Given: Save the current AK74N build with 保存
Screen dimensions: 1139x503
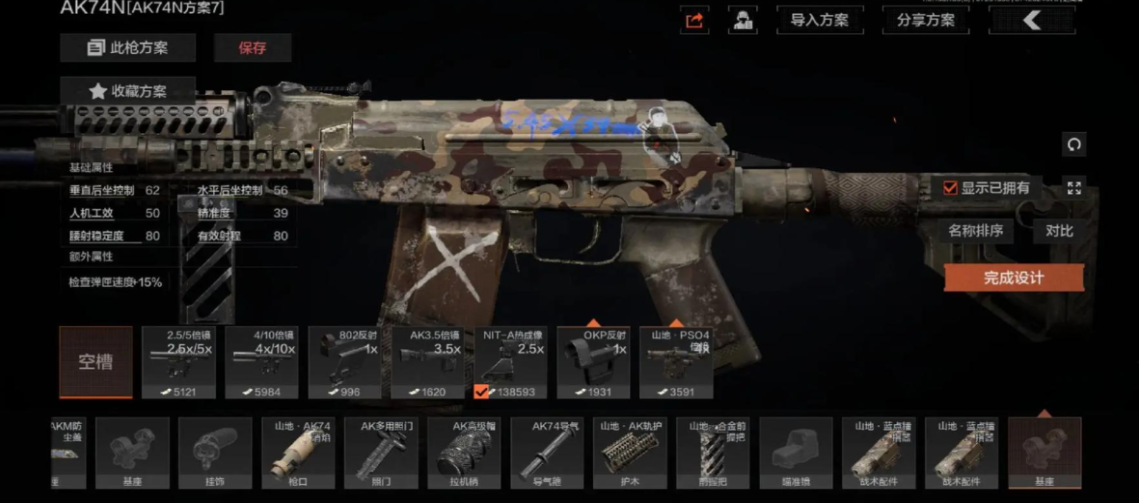Looking at the screenshot, I should click(252, 47).
